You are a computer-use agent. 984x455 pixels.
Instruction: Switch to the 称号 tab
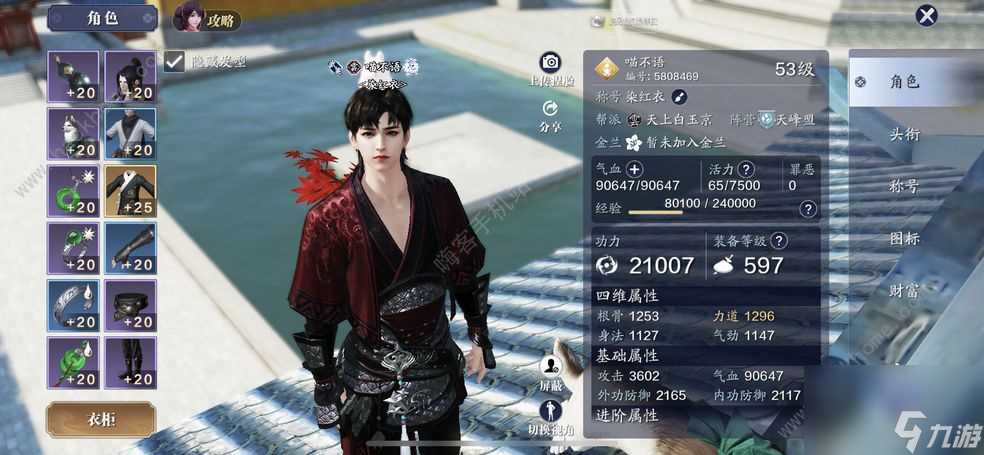(x=904, y=186)
